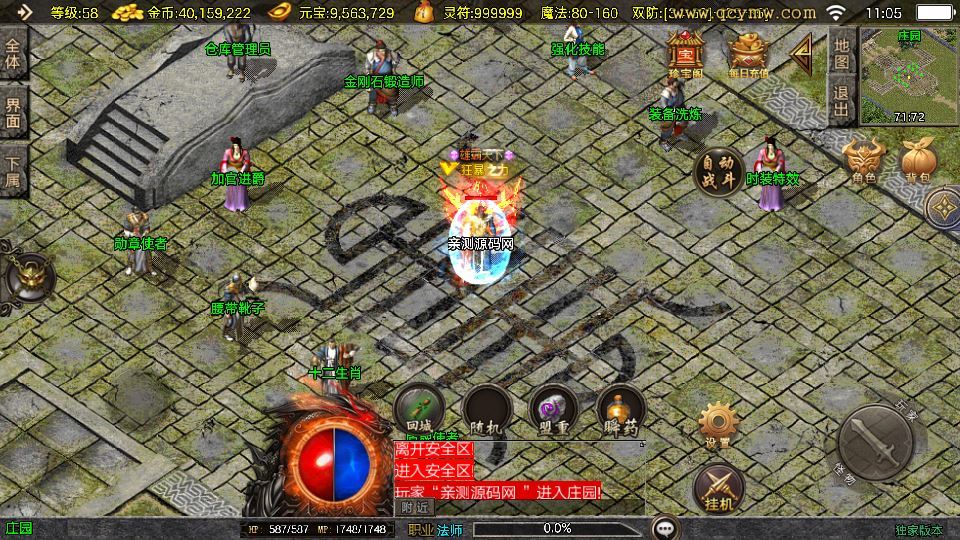Click the chained skull helmet icon

coord(28,278)
